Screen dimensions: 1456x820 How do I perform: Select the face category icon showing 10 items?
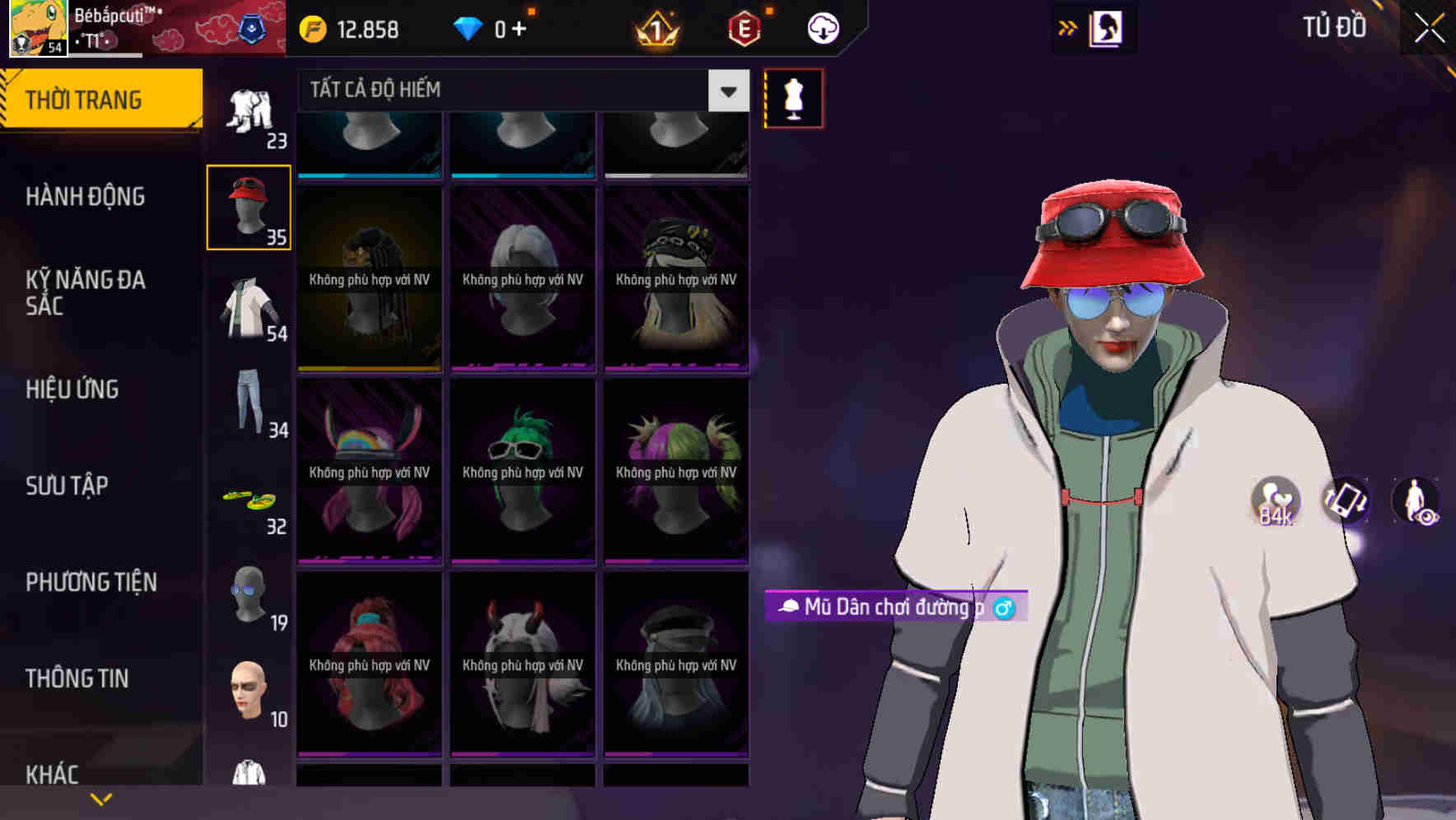coord(249,692)
